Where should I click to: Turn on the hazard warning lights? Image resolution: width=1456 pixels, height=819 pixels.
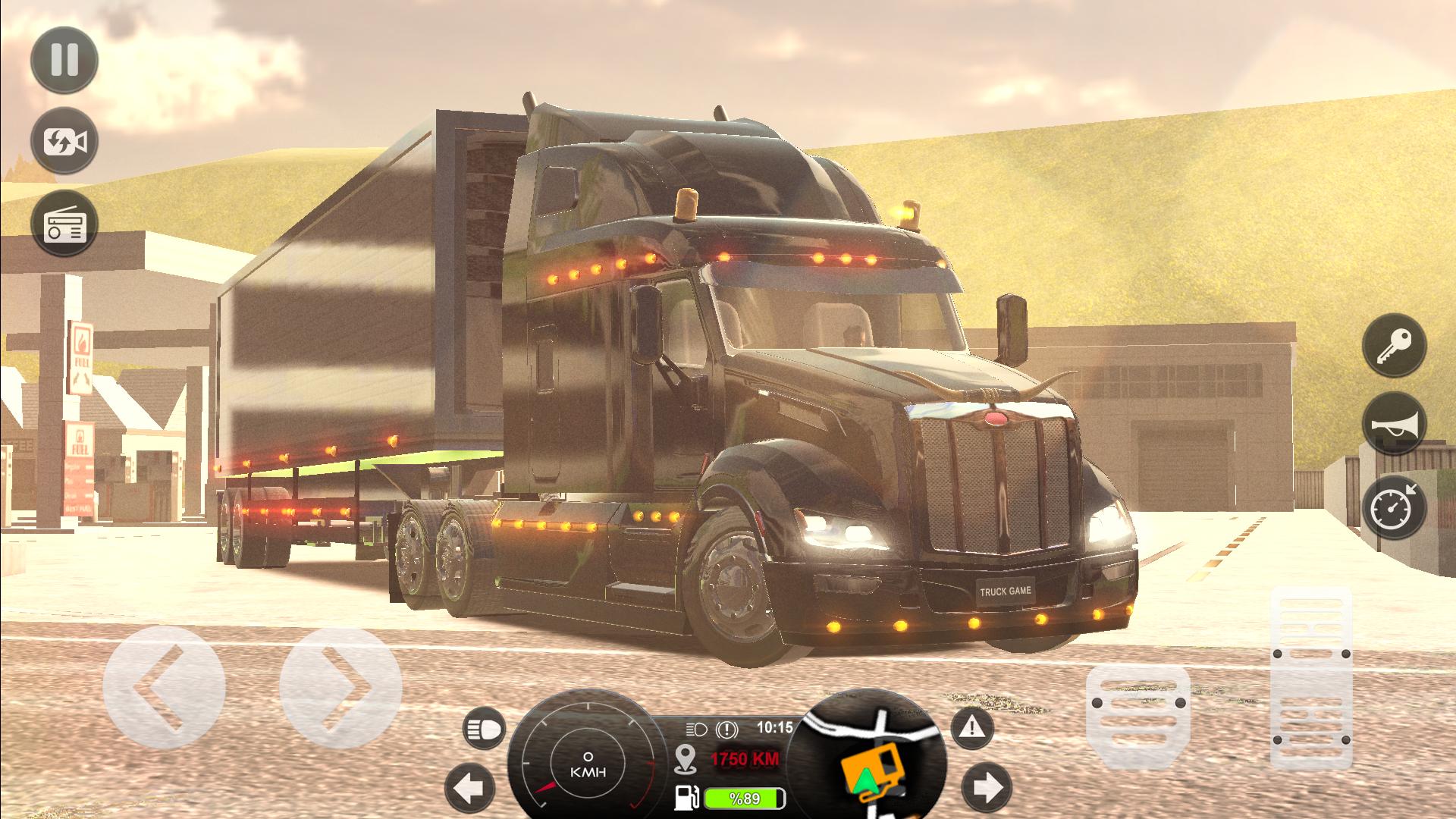click(972, 729)
